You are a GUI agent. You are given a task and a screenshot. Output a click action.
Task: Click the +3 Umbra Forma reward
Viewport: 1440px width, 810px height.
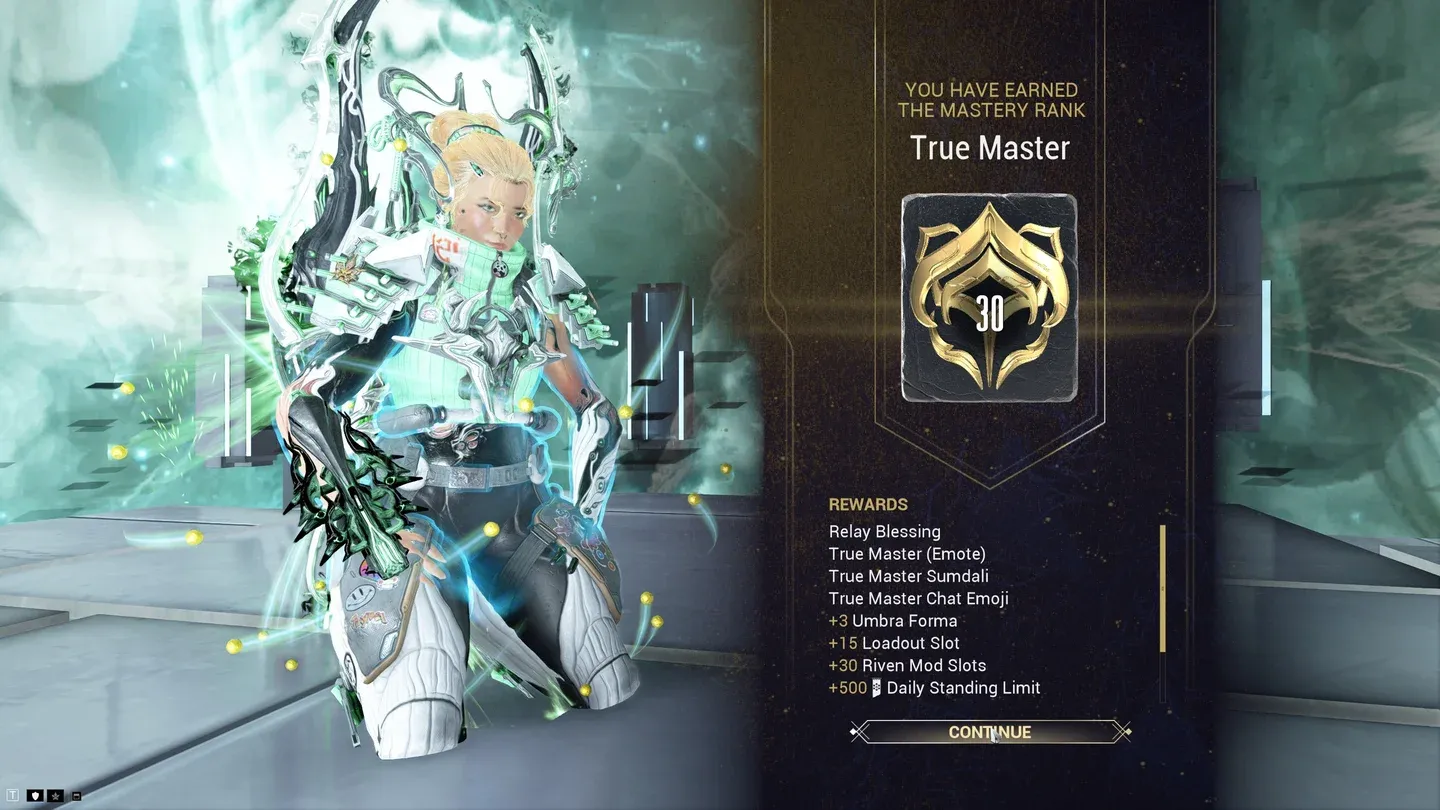coord(893,621)
